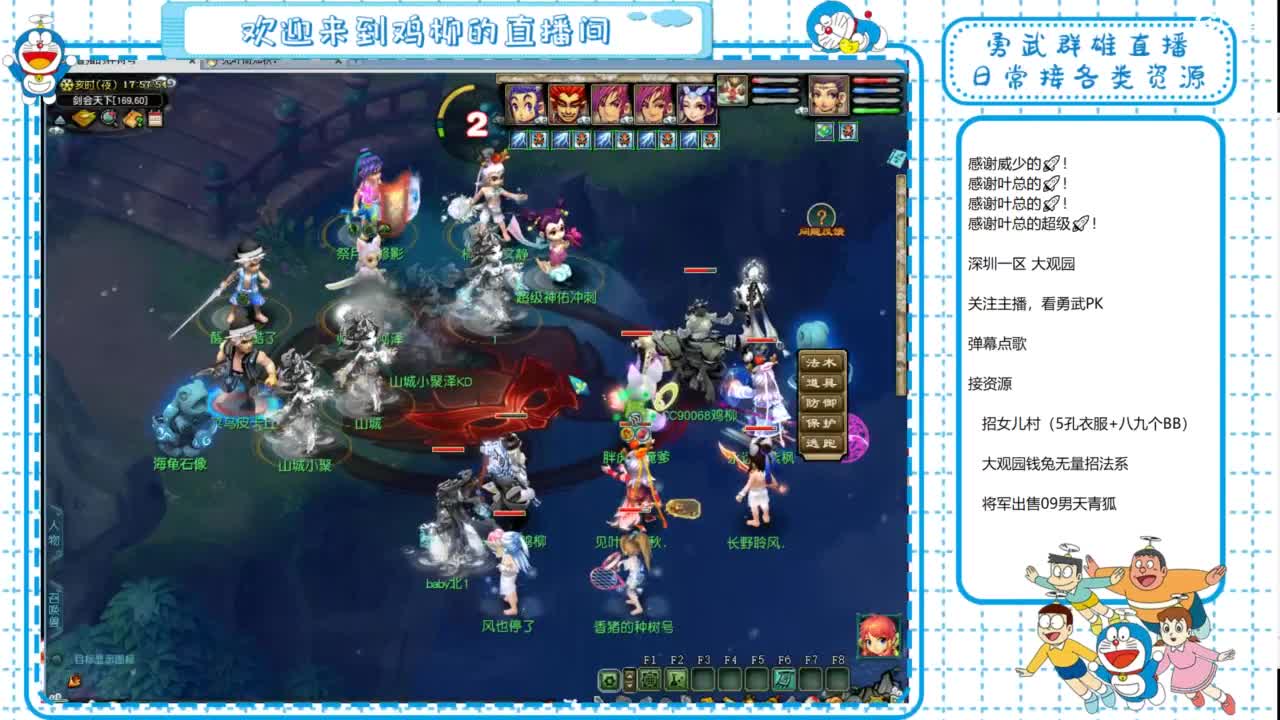
Task: Click the down arrow beside the hotkey slots
Action: click(629, 687)
